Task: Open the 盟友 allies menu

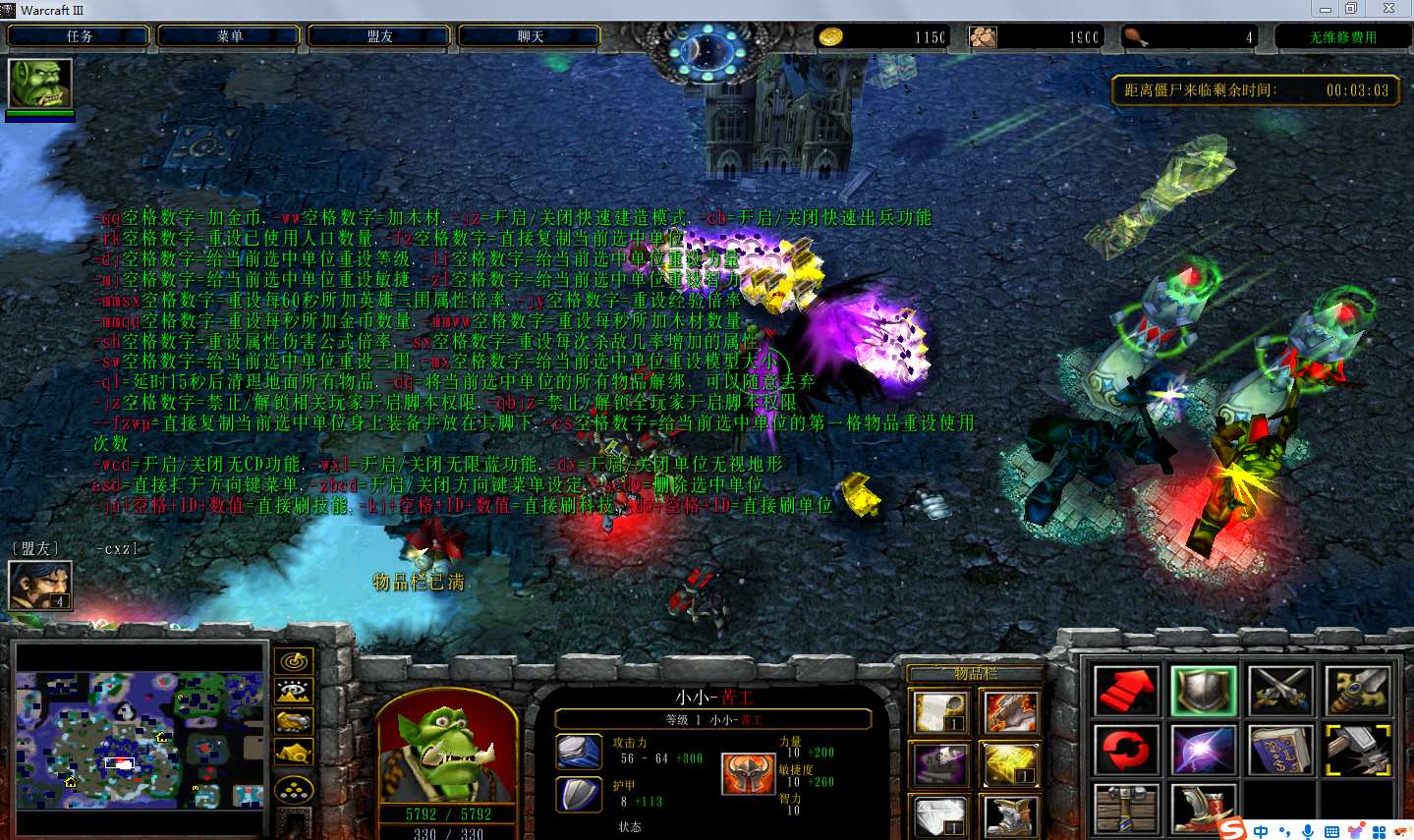Action: click(380, 36)
